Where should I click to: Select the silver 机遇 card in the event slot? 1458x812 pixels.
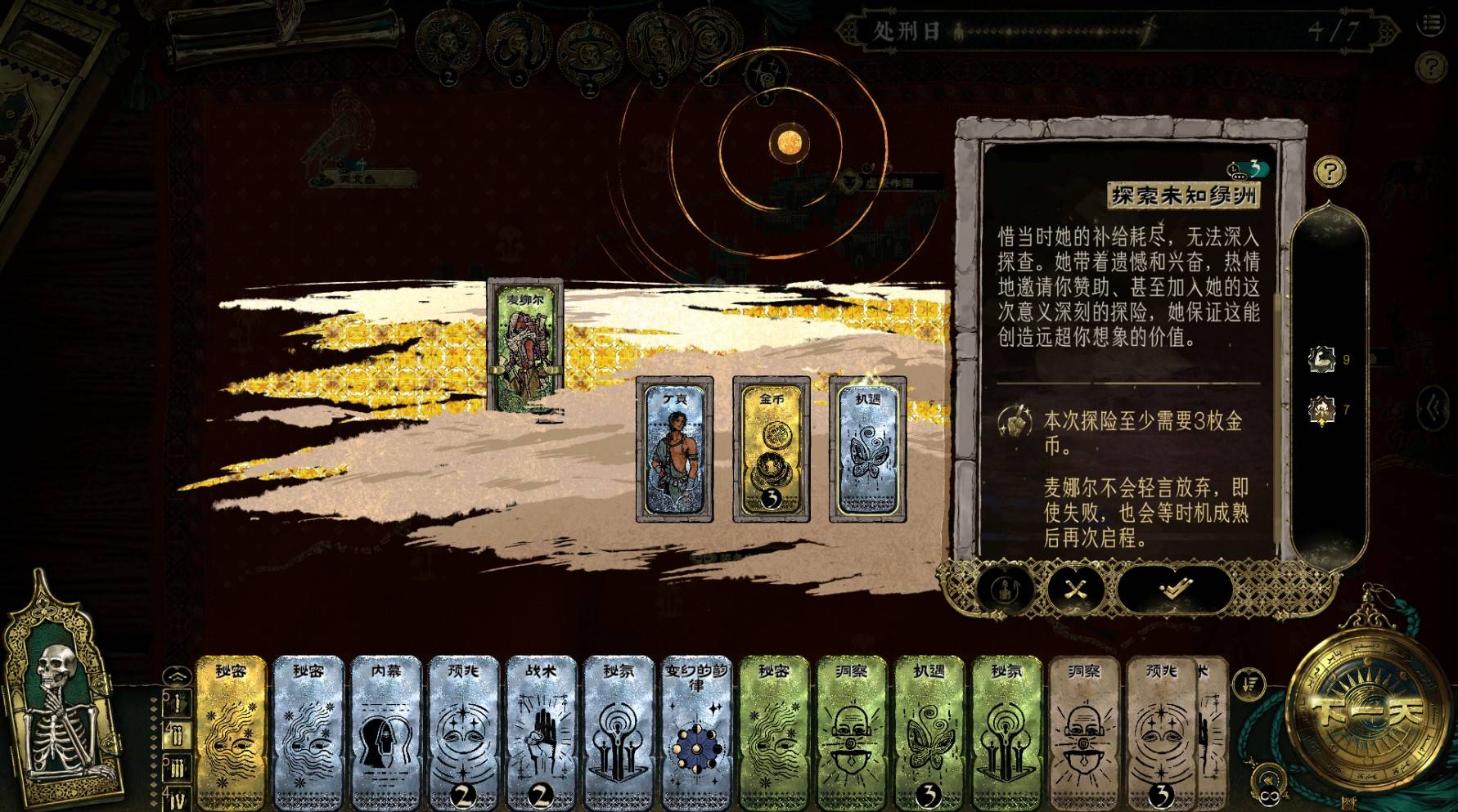pyautogui.click(x=867, y=449)
